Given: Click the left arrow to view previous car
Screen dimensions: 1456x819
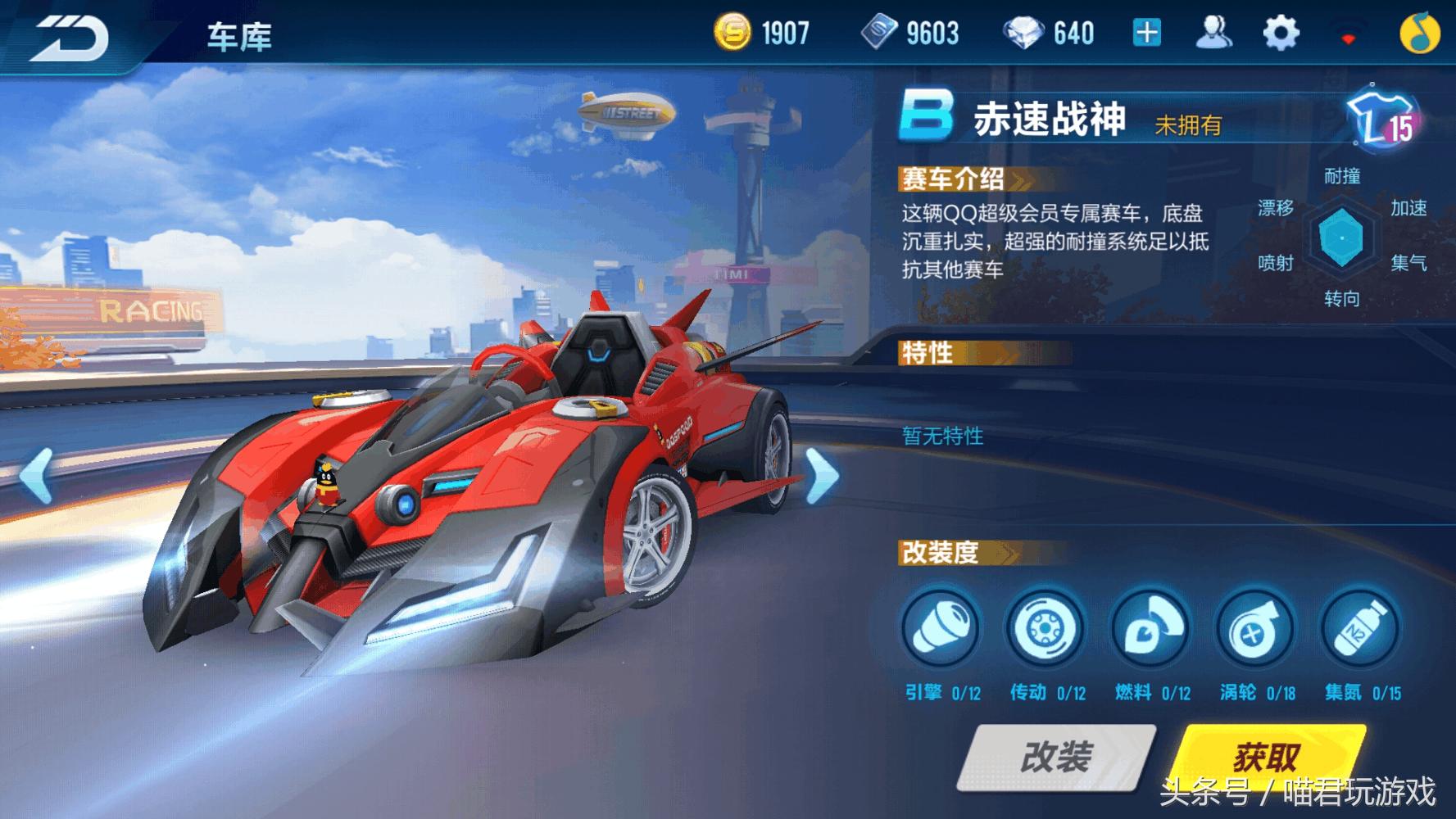Looking at the screenshot, I should coord(37,474).
